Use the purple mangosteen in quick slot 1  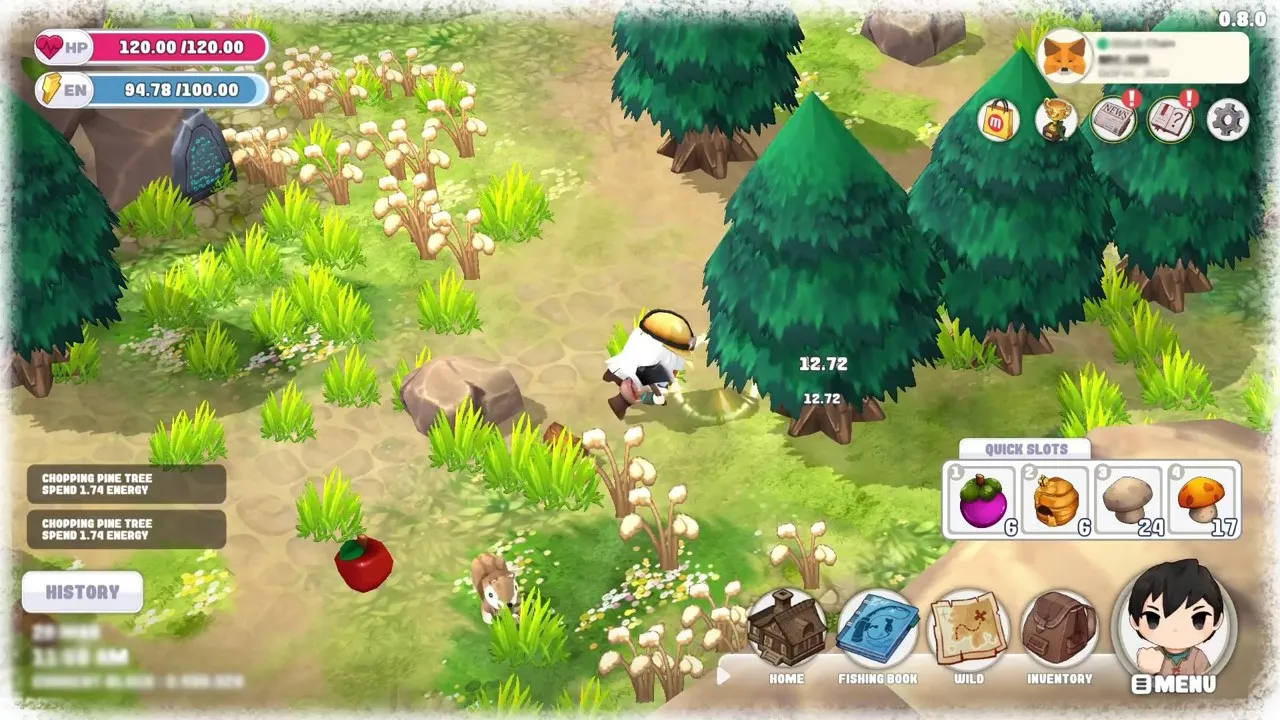pos(983,500)
